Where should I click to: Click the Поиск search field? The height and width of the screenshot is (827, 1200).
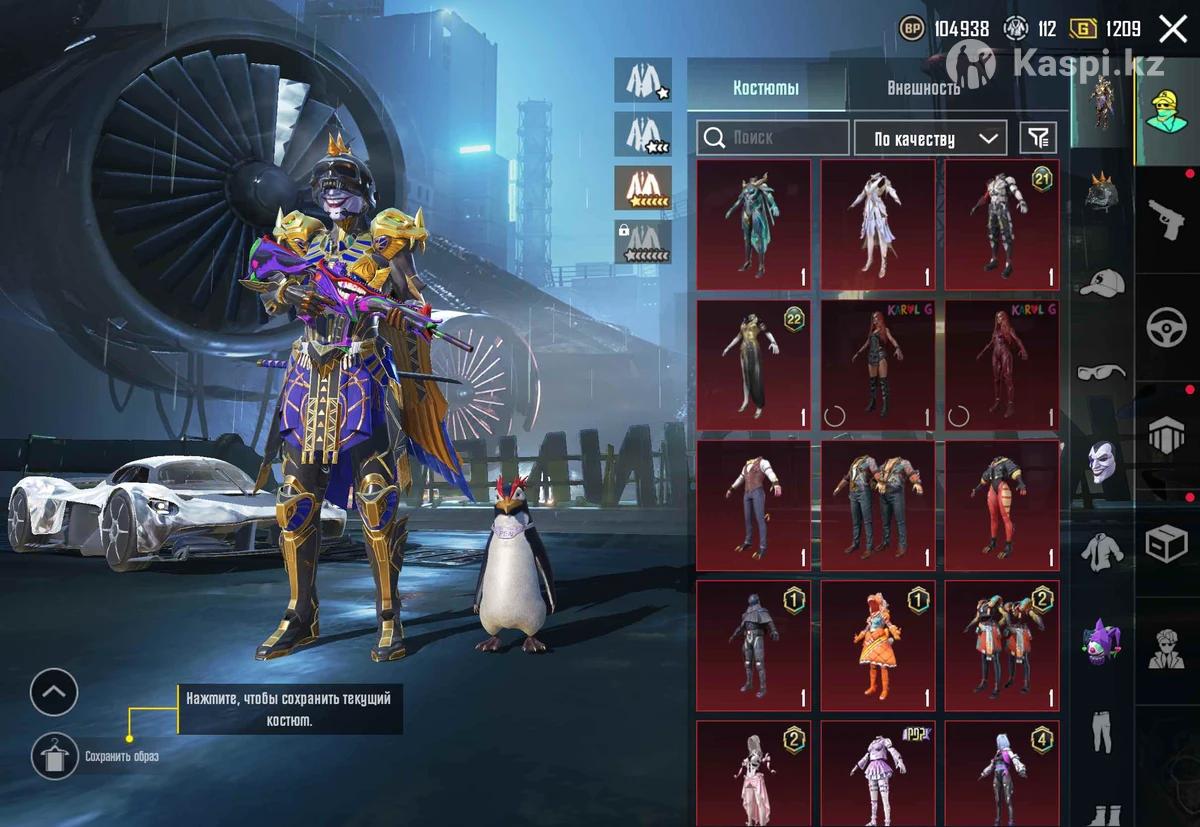(773, 138)
